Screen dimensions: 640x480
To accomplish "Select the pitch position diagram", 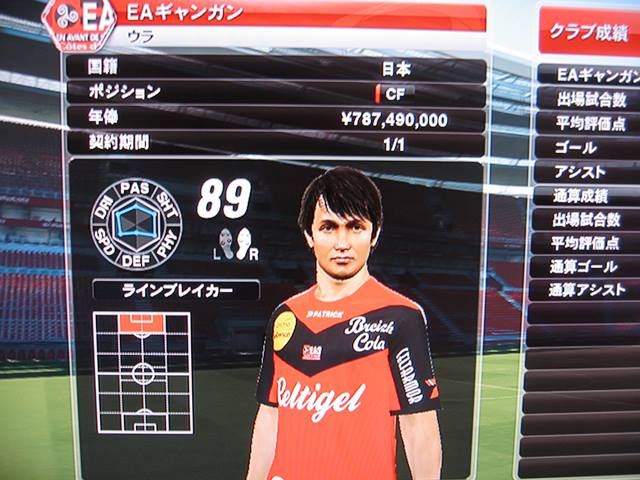I will tap(143, 371).
